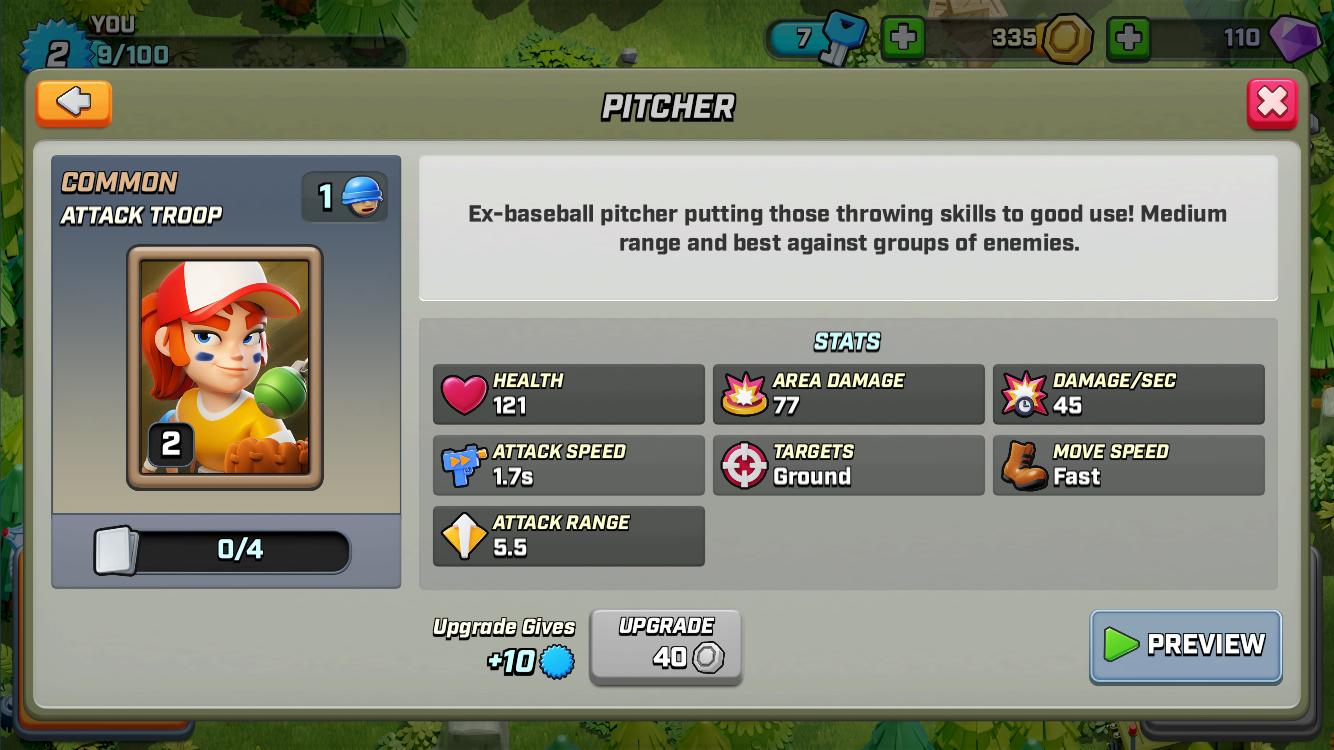Go back with the orange arrow button
This screenshot has height=750, width=1334.
pyautogui.click(x=74, y=103)
